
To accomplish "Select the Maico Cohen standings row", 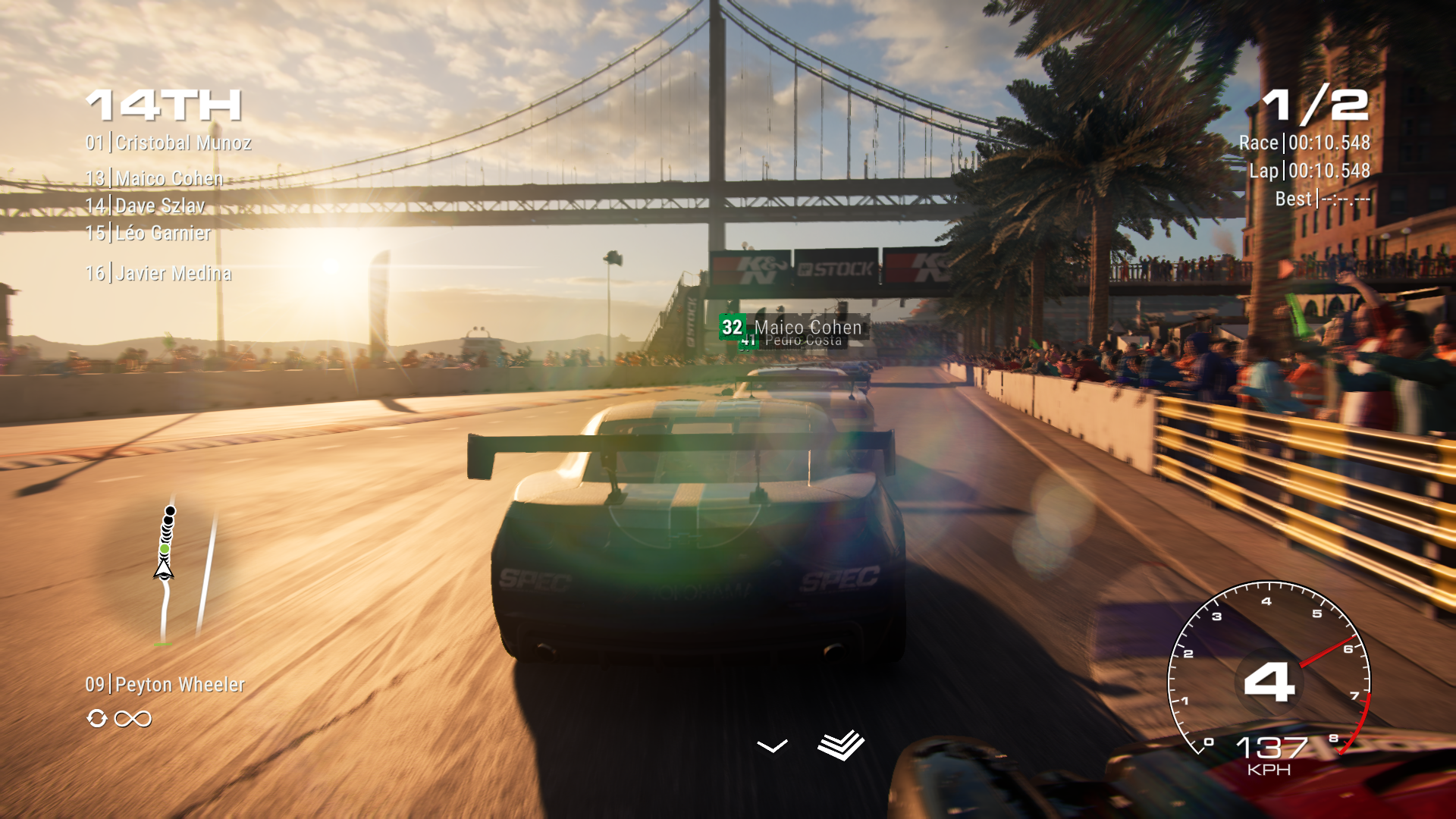I will click(155, 178).
